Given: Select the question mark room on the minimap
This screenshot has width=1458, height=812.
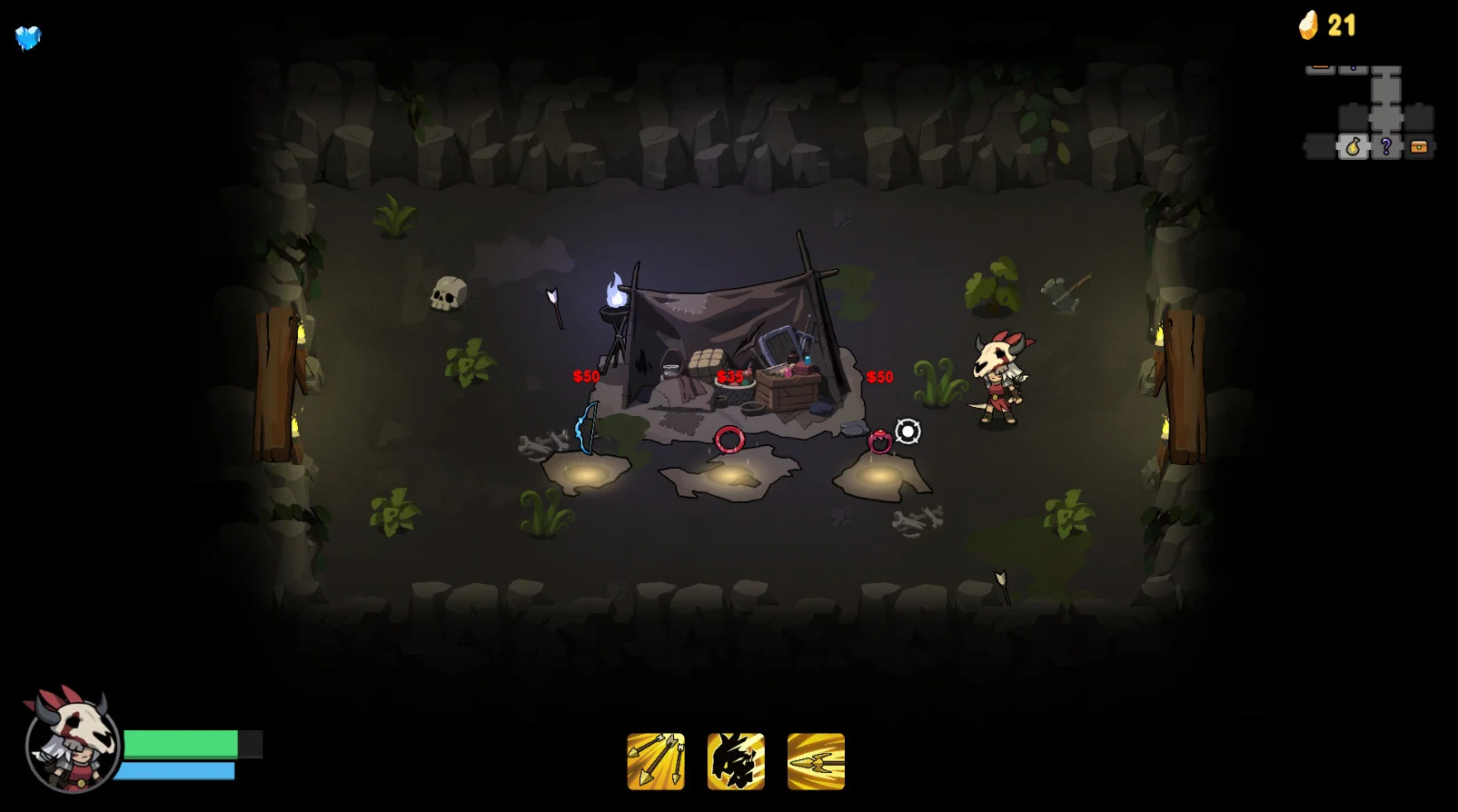Looking at the screenshot, I should (1385, 147).
